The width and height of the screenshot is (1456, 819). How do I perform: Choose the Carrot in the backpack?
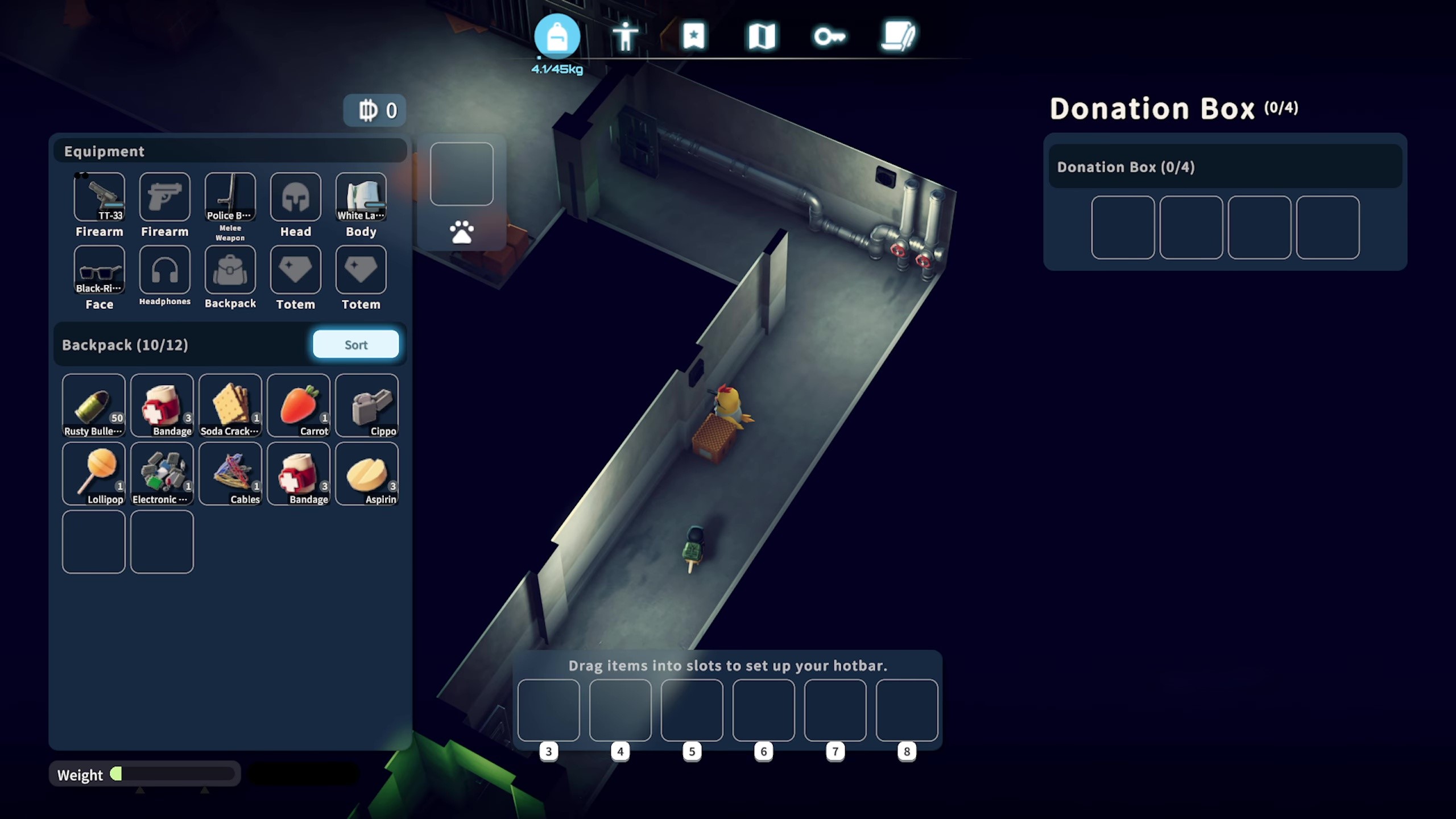click(298, 405)
